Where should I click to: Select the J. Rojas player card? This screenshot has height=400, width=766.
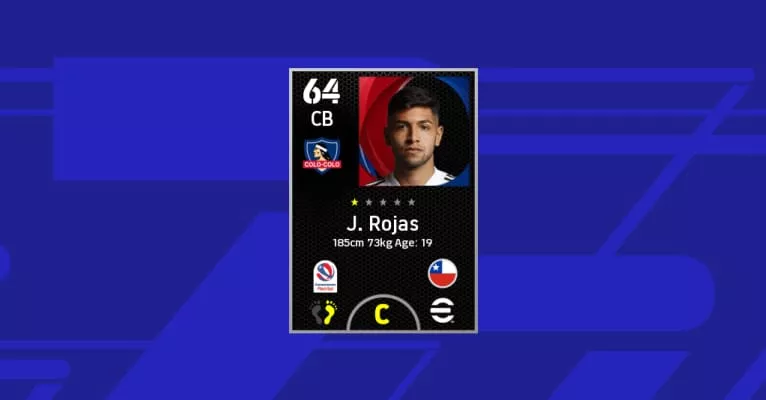click(383, 200)
